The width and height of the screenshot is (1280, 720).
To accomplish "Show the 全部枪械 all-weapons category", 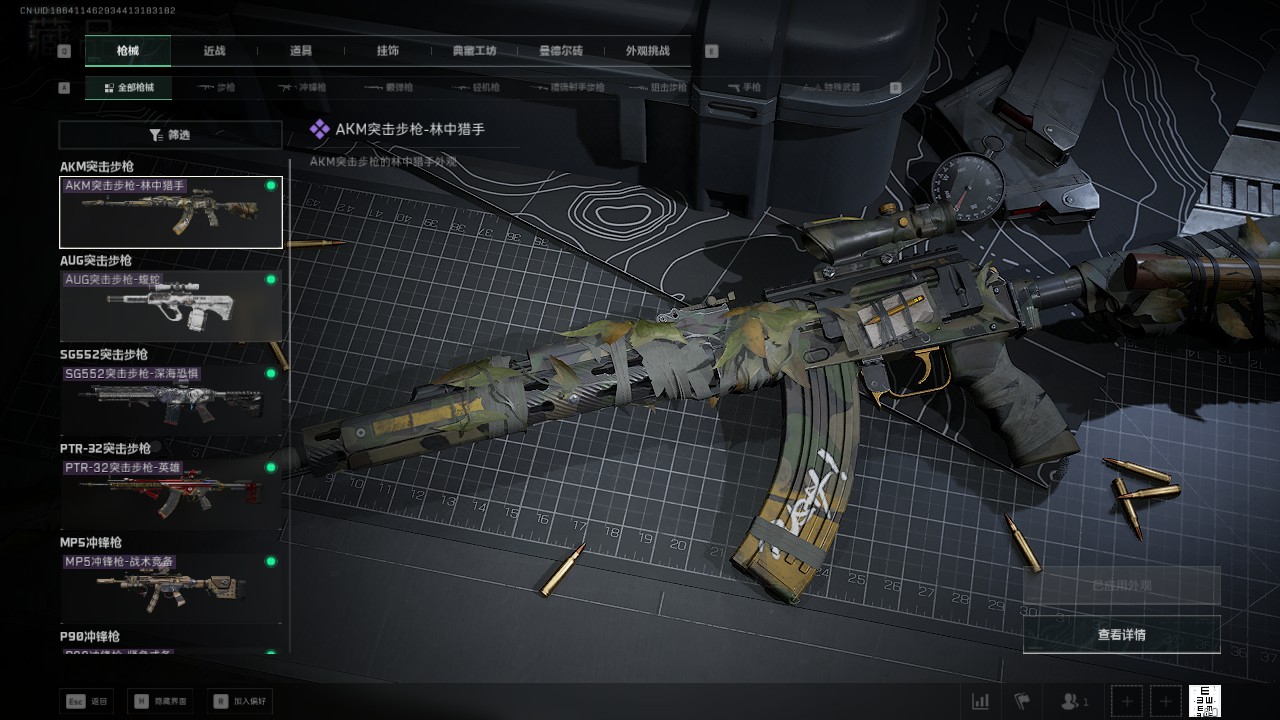I will (128, 88).
